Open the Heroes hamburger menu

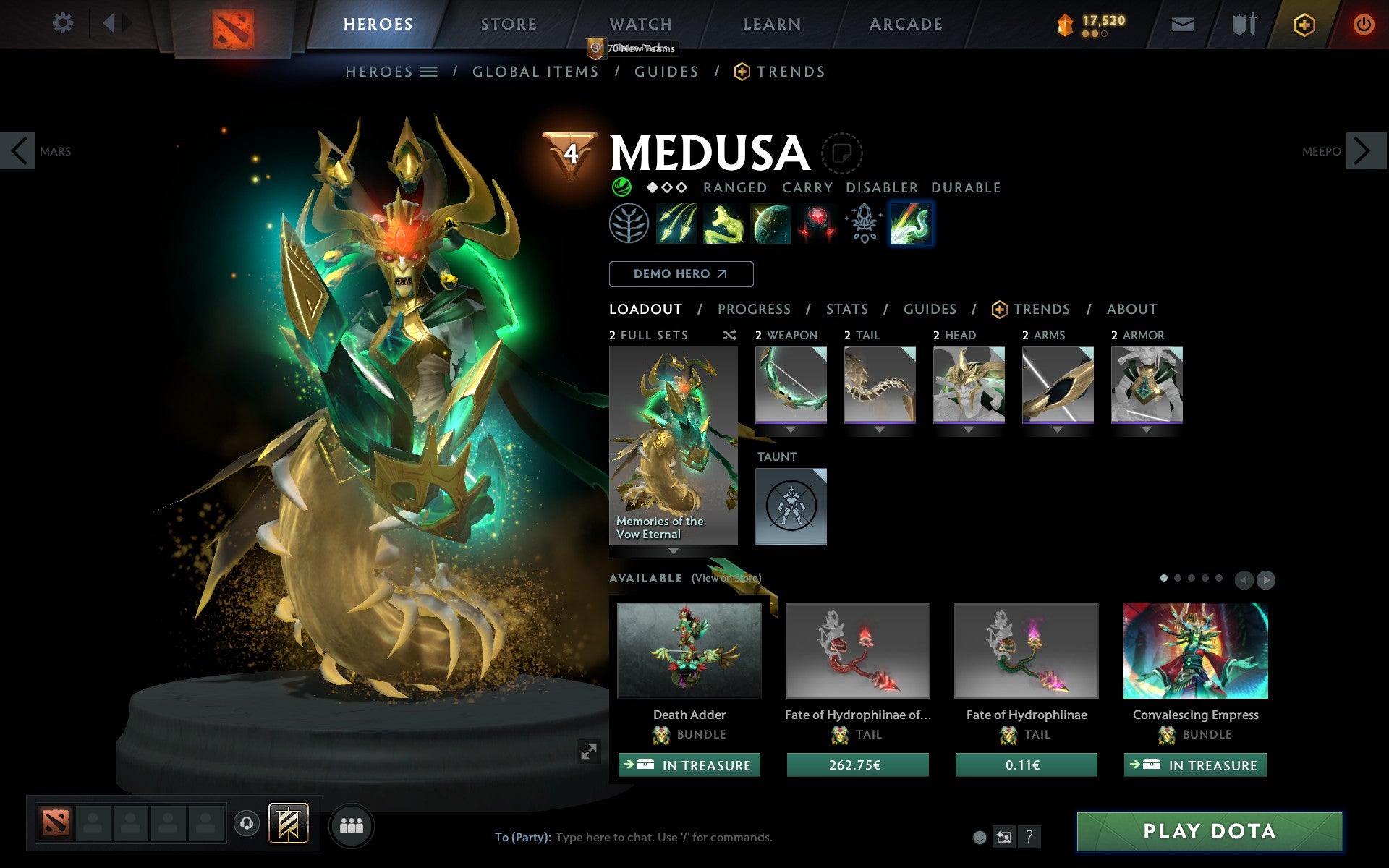click(430, 72)
